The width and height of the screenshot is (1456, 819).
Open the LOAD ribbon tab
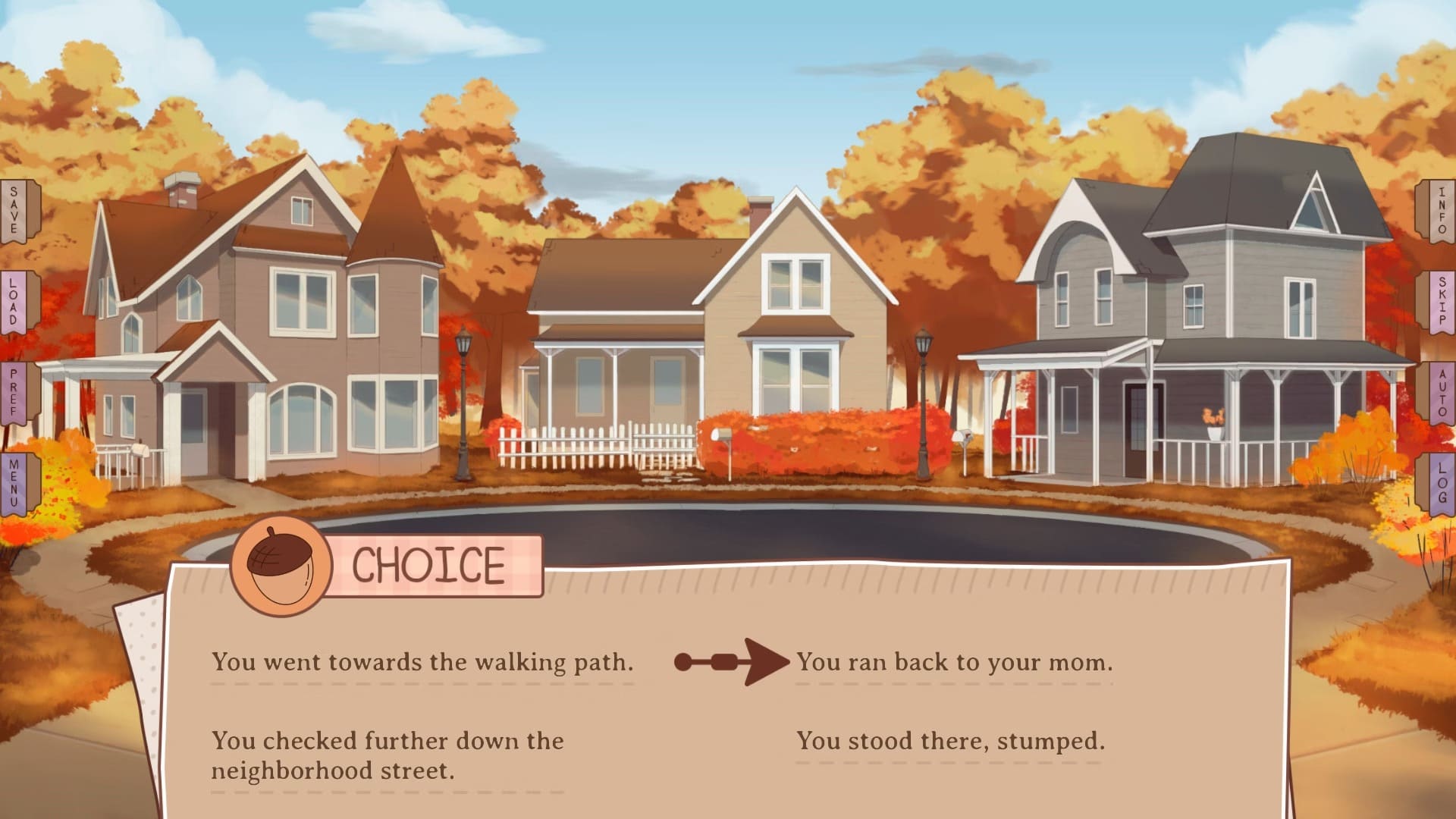point(14,302)
